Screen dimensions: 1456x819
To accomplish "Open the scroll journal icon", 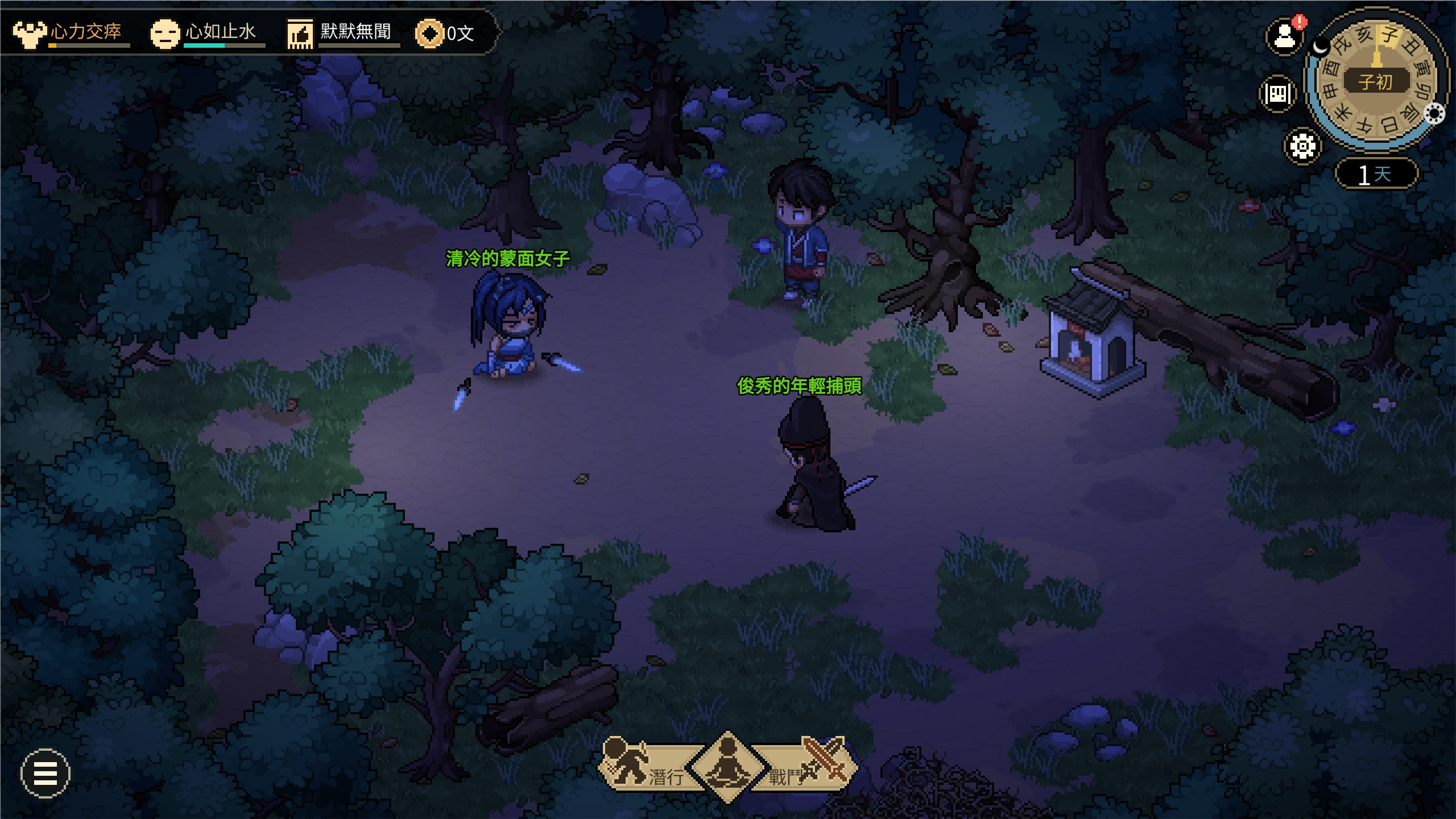I will (x=1277, y=94).
